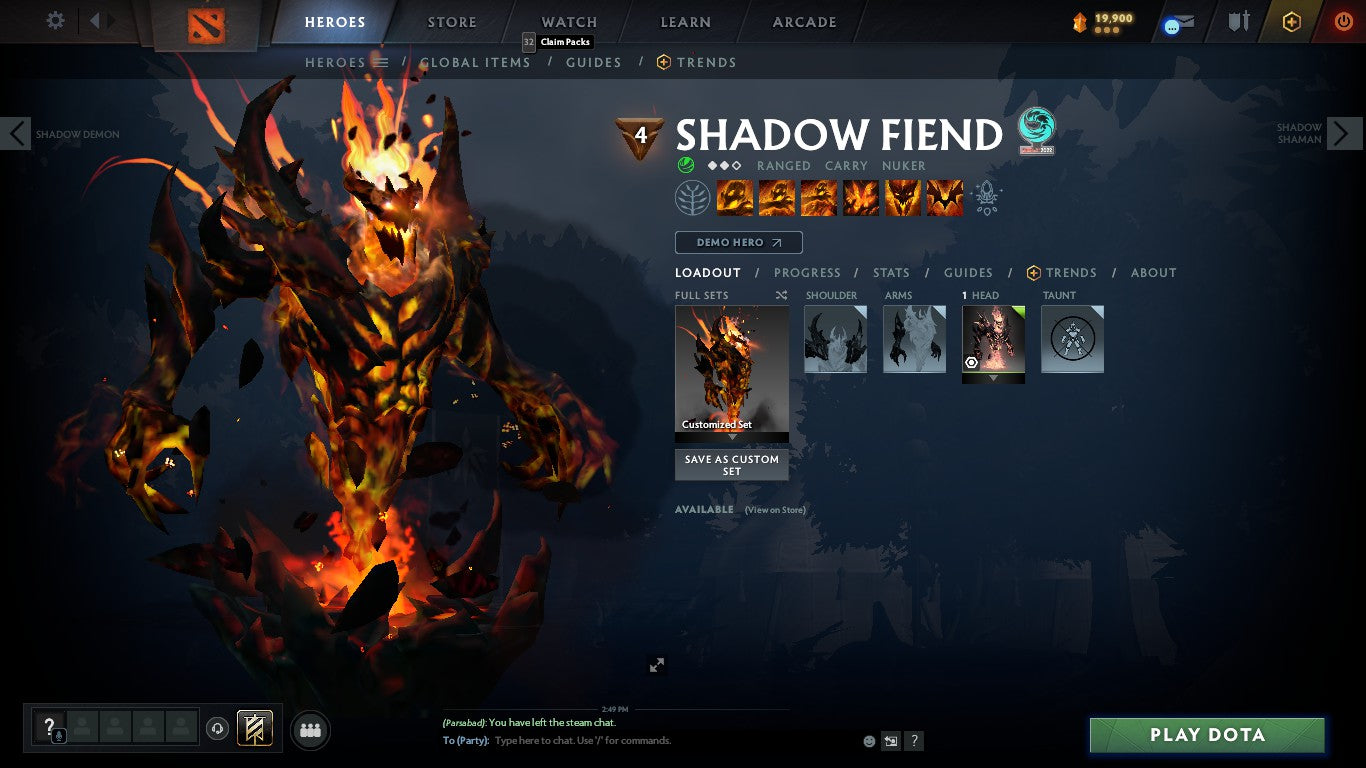Open the settings gear
This screenshot has height=768, width=1366.
[x=55, y=20]
